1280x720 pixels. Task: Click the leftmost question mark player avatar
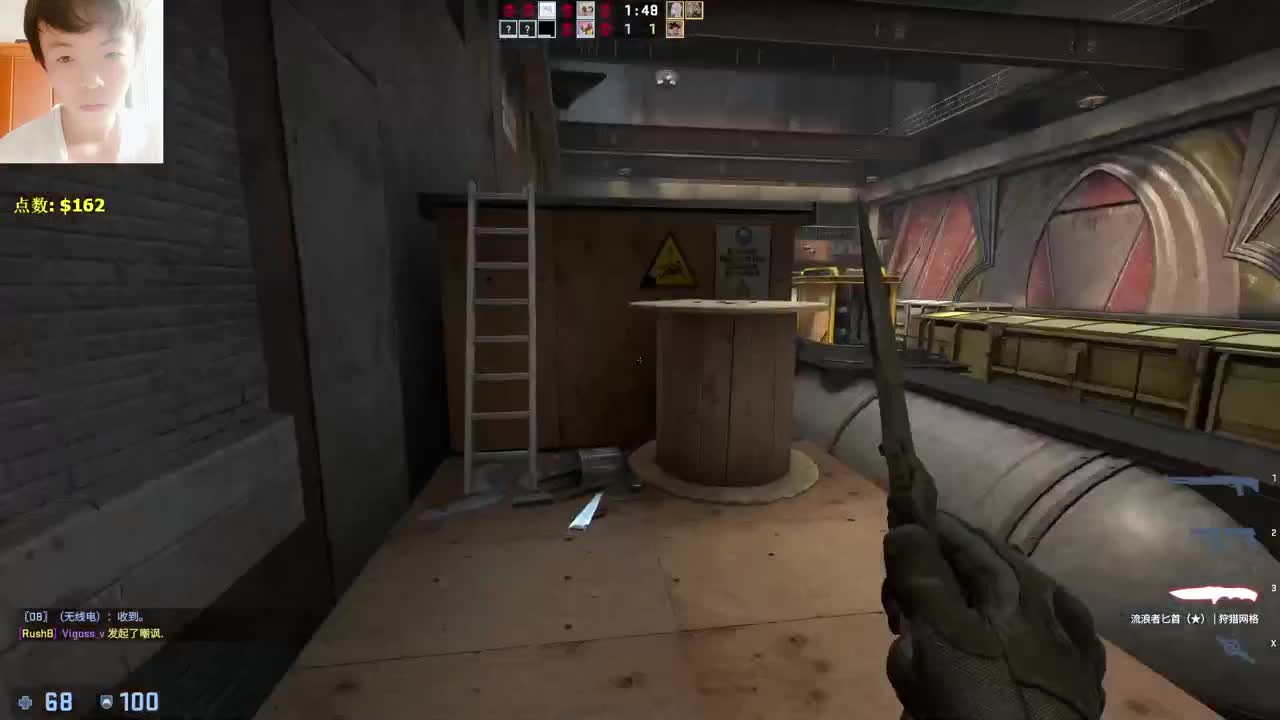509,29
